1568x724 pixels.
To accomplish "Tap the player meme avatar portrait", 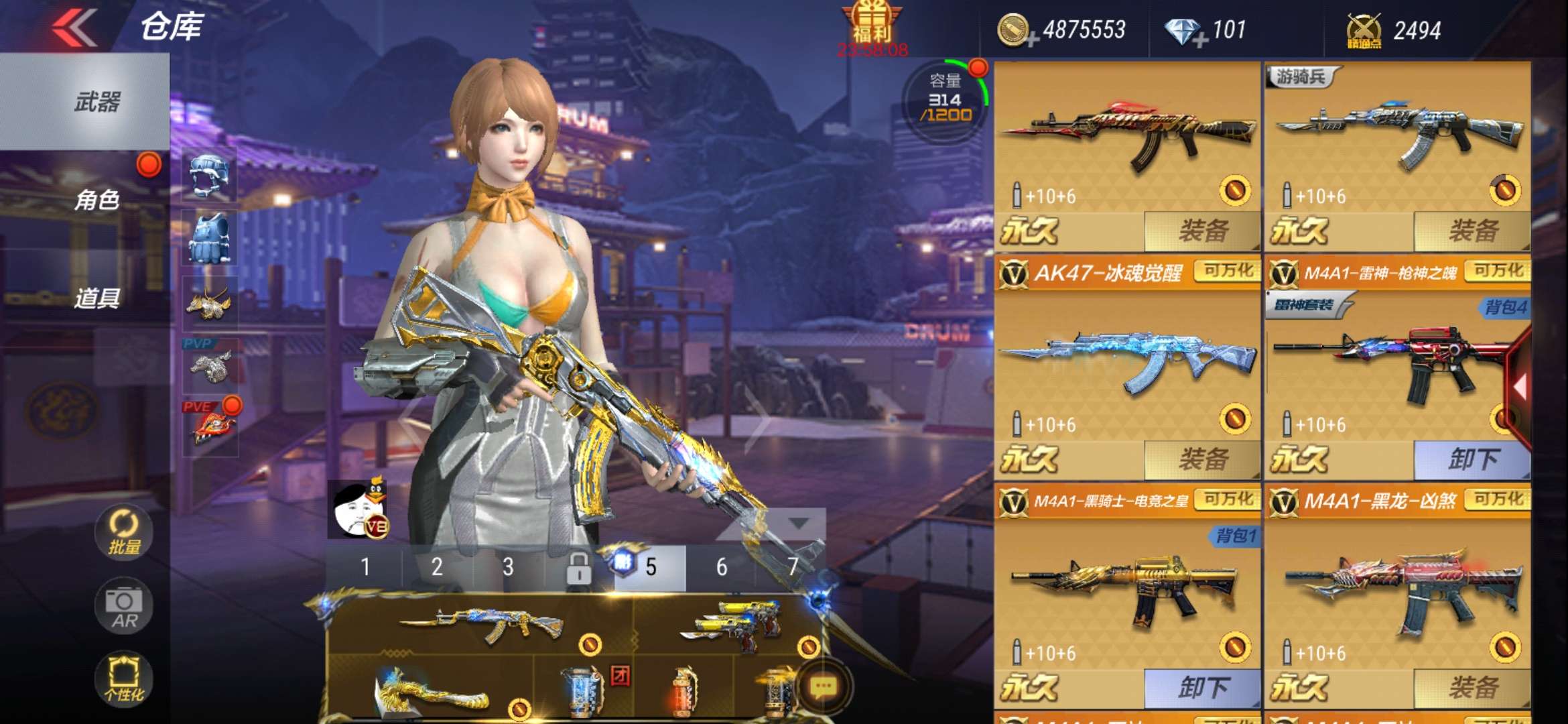I will click(x=358, y=511).
